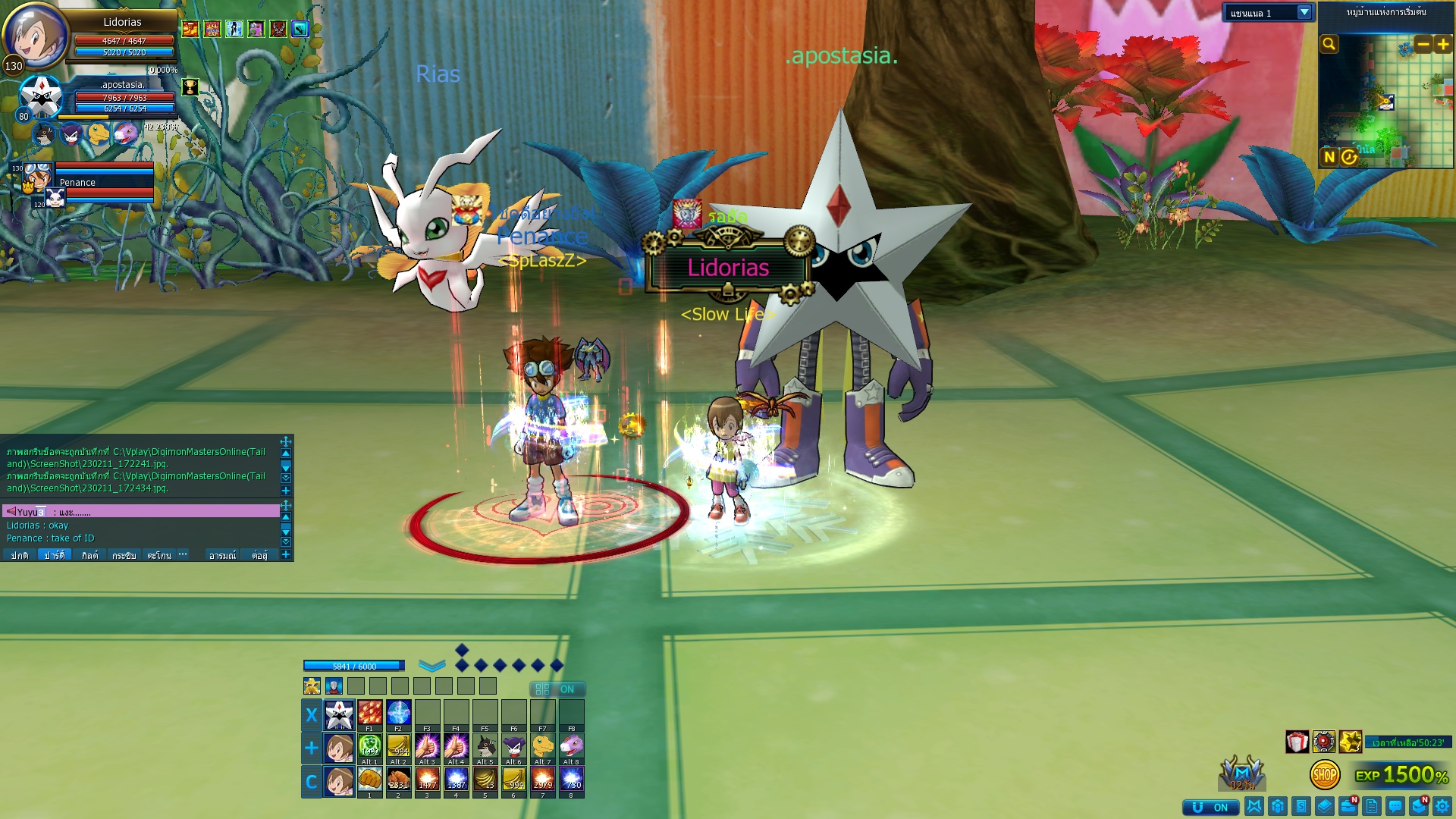Use the golden fist skill in slot 1
The width and height of the screenshot is (1456, 819).
click(x=369, y=779)
